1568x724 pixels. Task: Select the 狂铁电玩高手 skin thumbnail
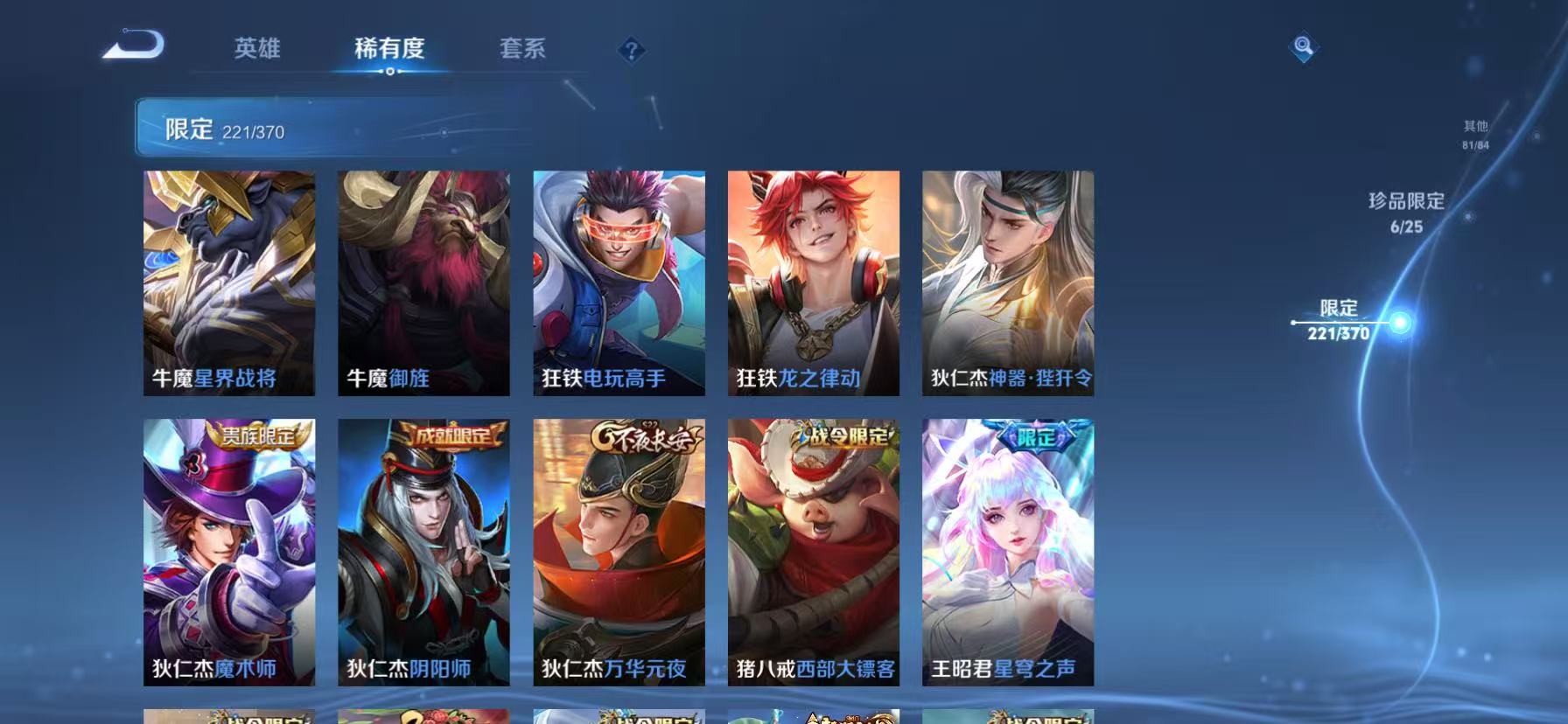(619, 283)
